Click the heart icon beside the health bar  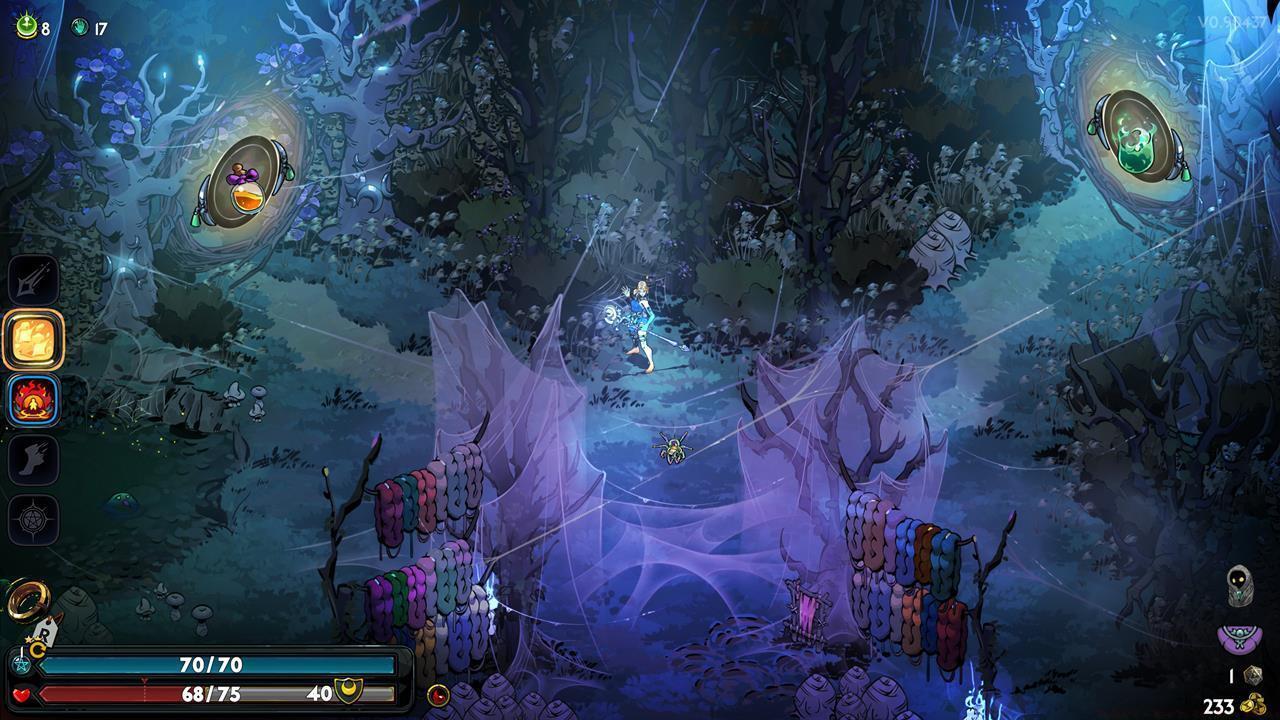click(20, 694)
